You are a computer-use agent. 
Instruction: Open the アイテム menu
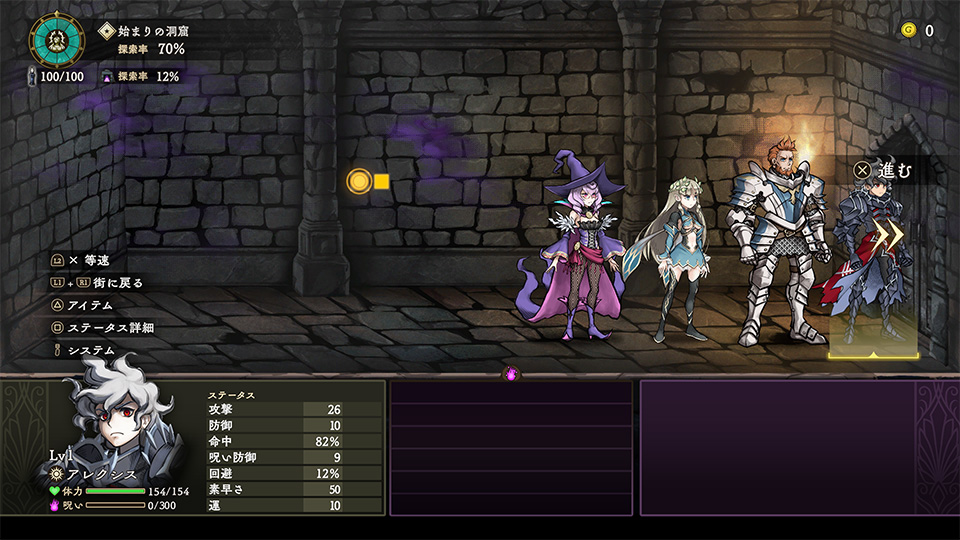tap(91, 305)
